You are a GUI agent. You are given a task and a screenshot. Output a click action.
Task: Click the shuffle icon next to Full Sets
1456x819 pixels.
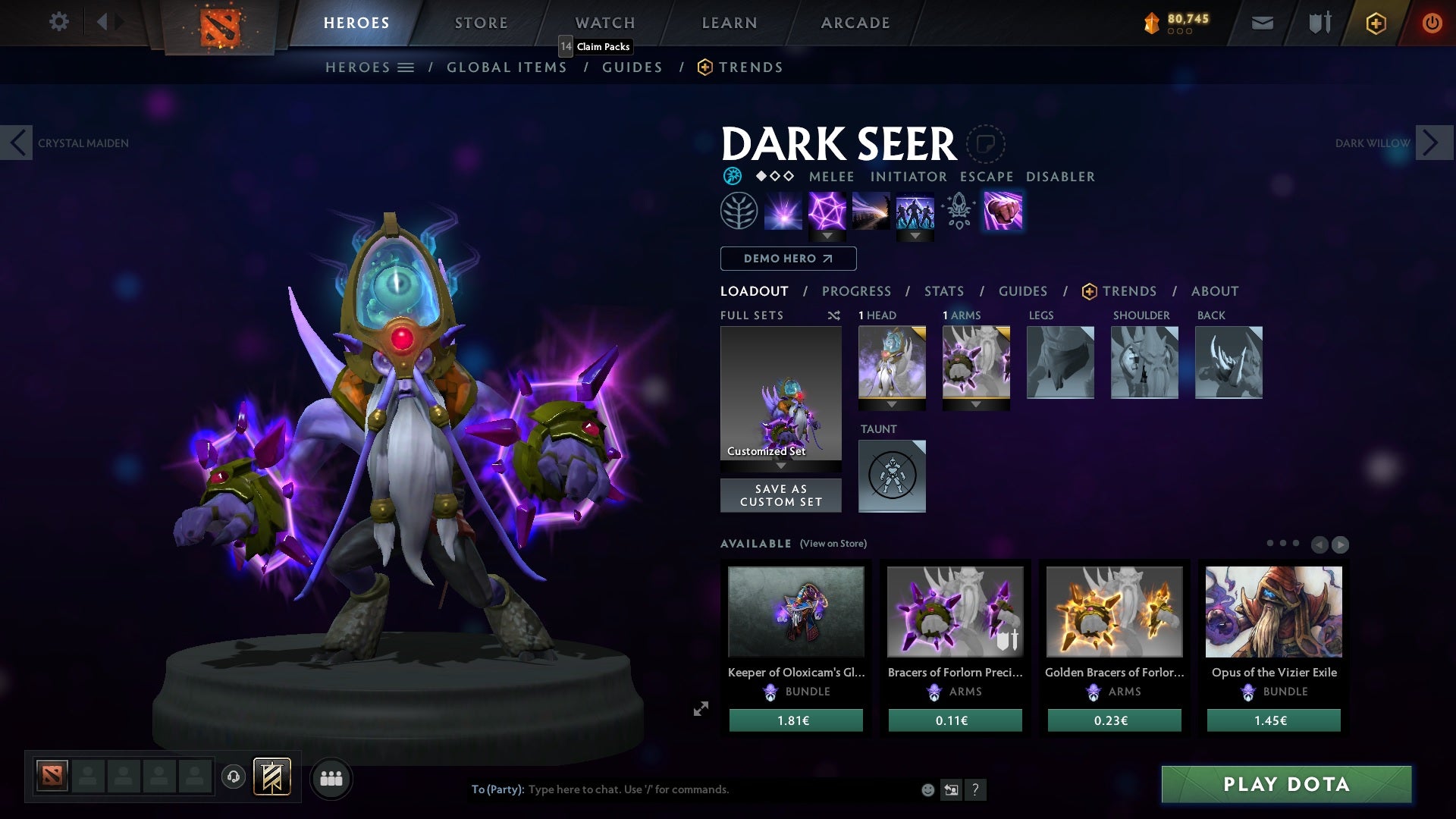pyautogui.click(x=834, y=315)
